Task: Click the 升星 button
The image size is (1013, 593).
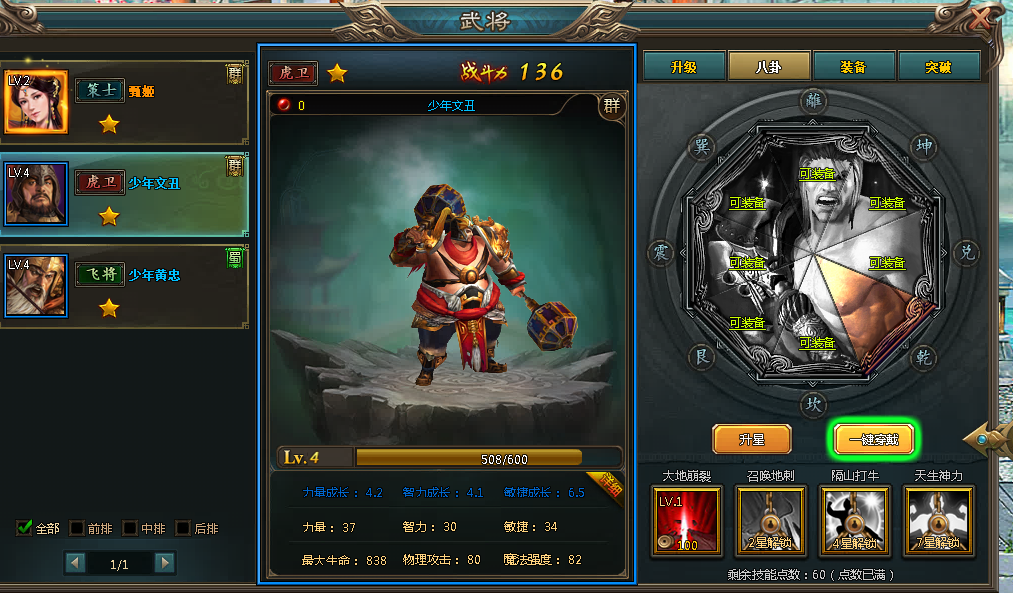Action: pos(751,439)
